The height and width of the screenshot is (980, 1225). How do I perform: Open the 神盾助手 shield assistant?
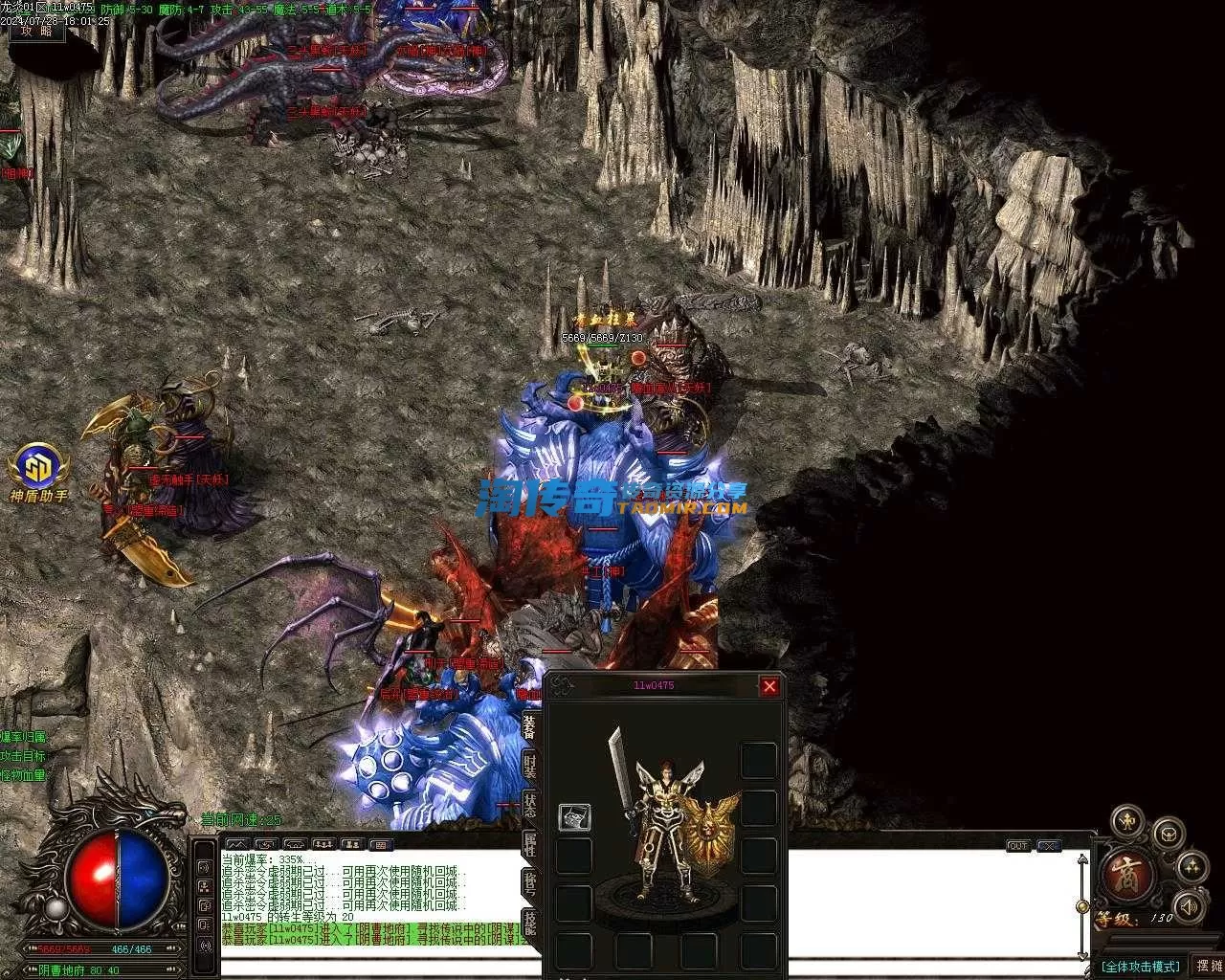pyautogui.click(x=38, y=469)
